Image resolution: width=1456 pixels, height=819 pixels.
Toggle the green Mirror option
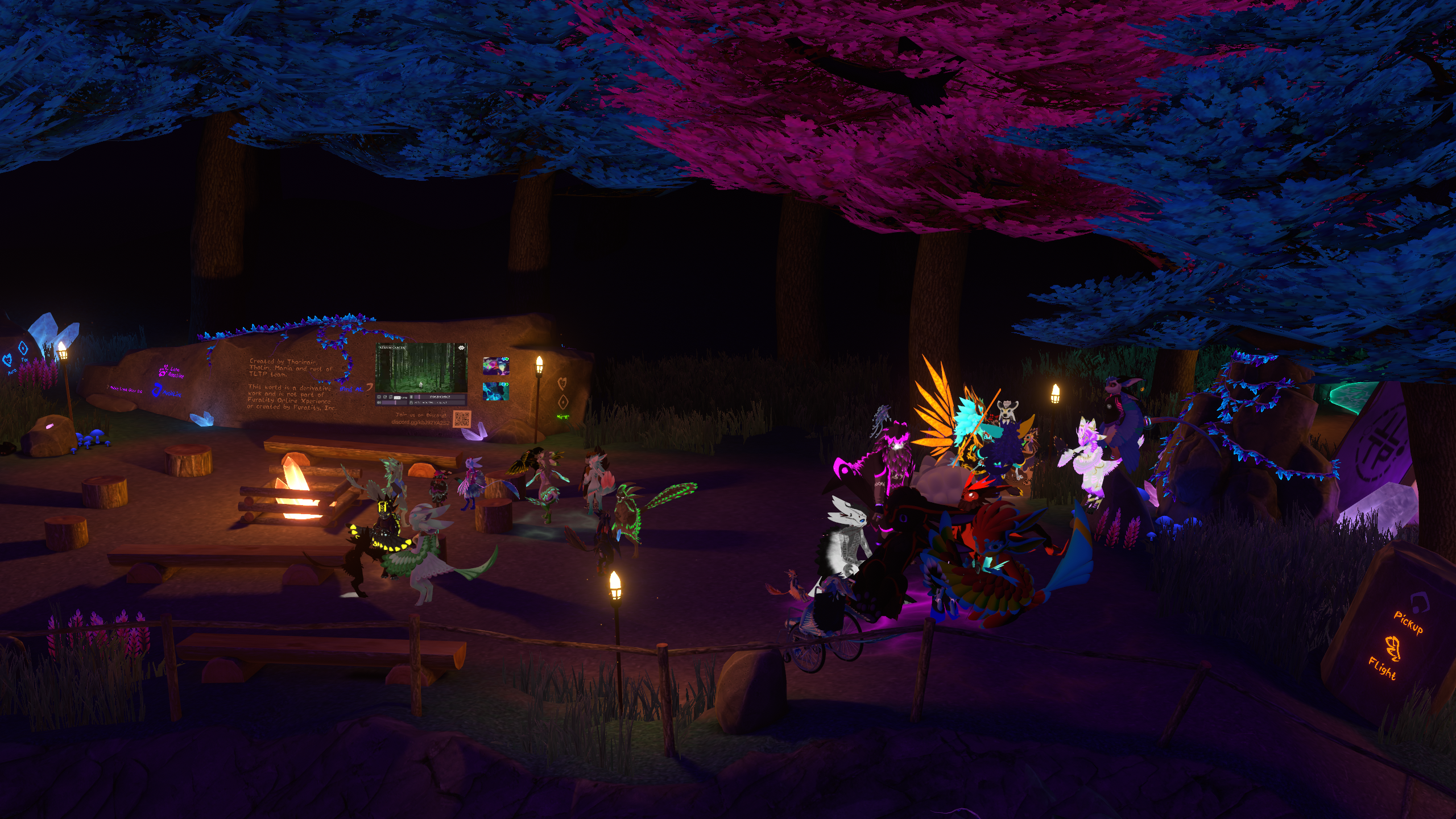[x=562, y=416]
